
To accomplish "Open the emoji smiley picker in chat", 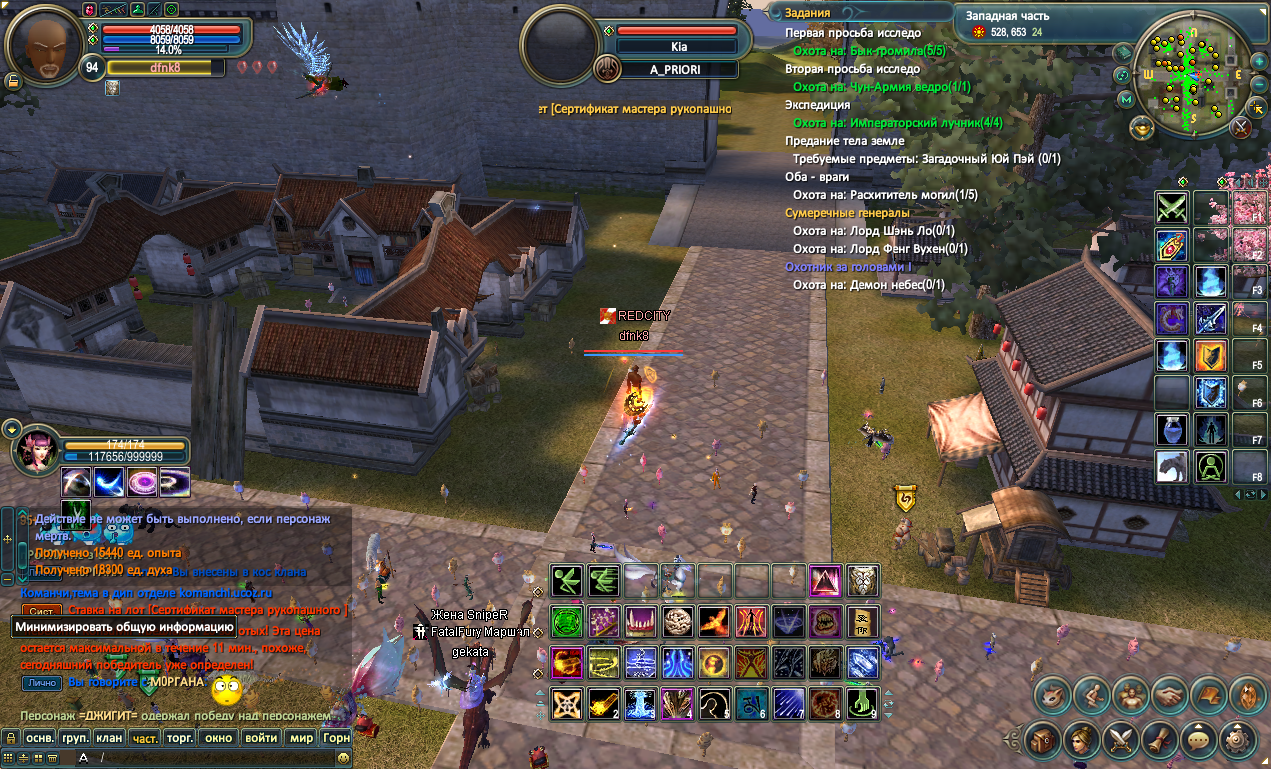I will click(344, 759).
